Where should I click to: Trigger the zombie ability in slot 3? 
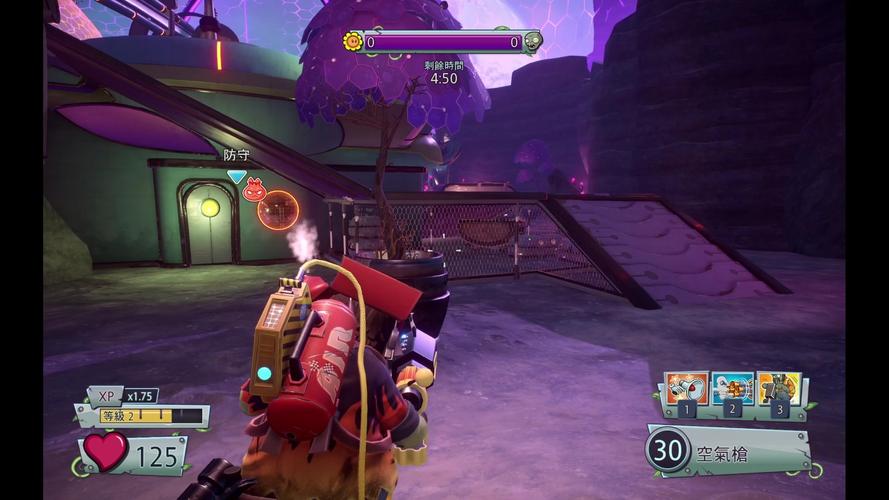click(x=779, y=387)
